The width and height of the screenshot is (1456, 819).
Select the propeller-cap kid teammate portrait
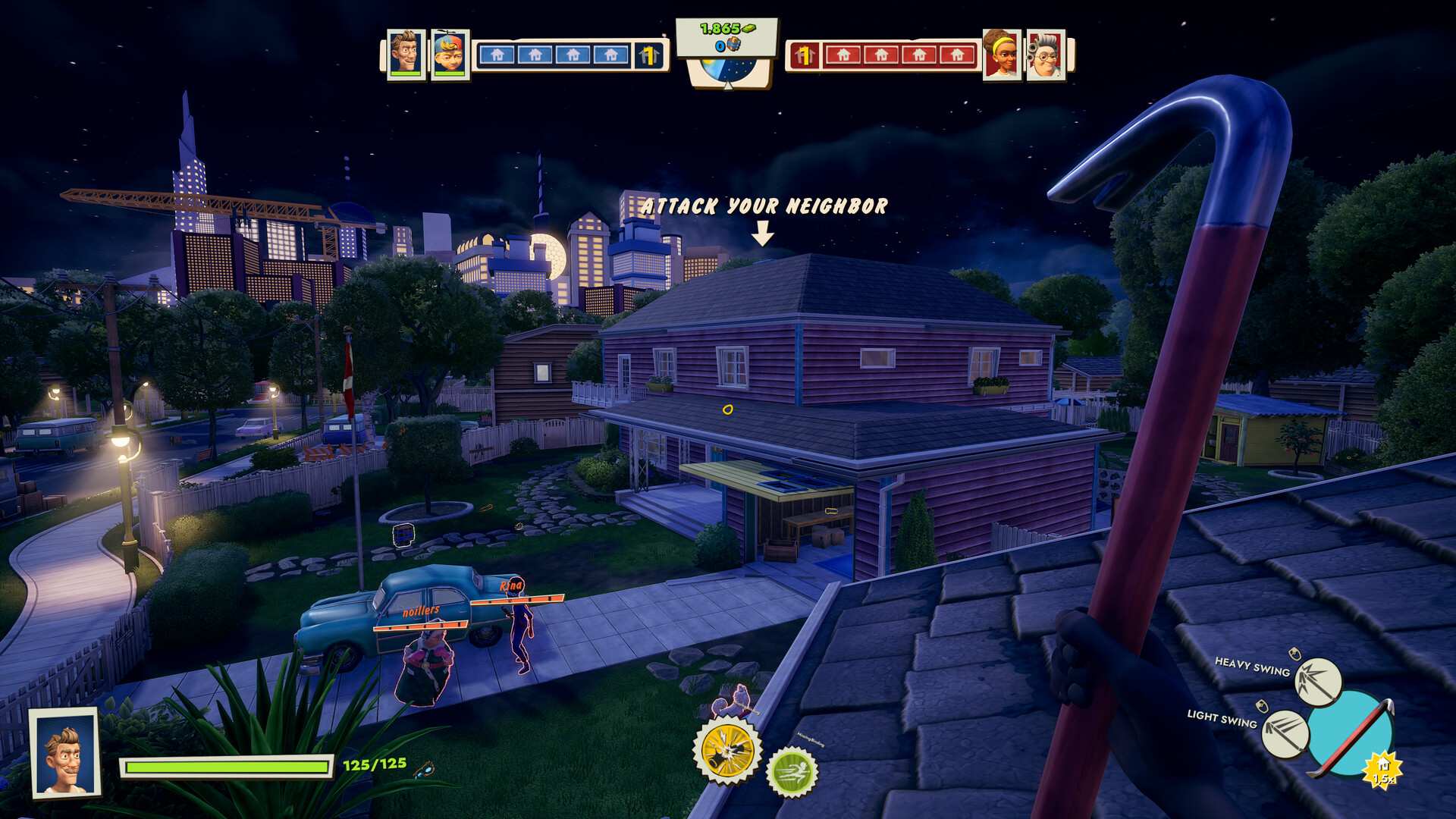point(450,54)
